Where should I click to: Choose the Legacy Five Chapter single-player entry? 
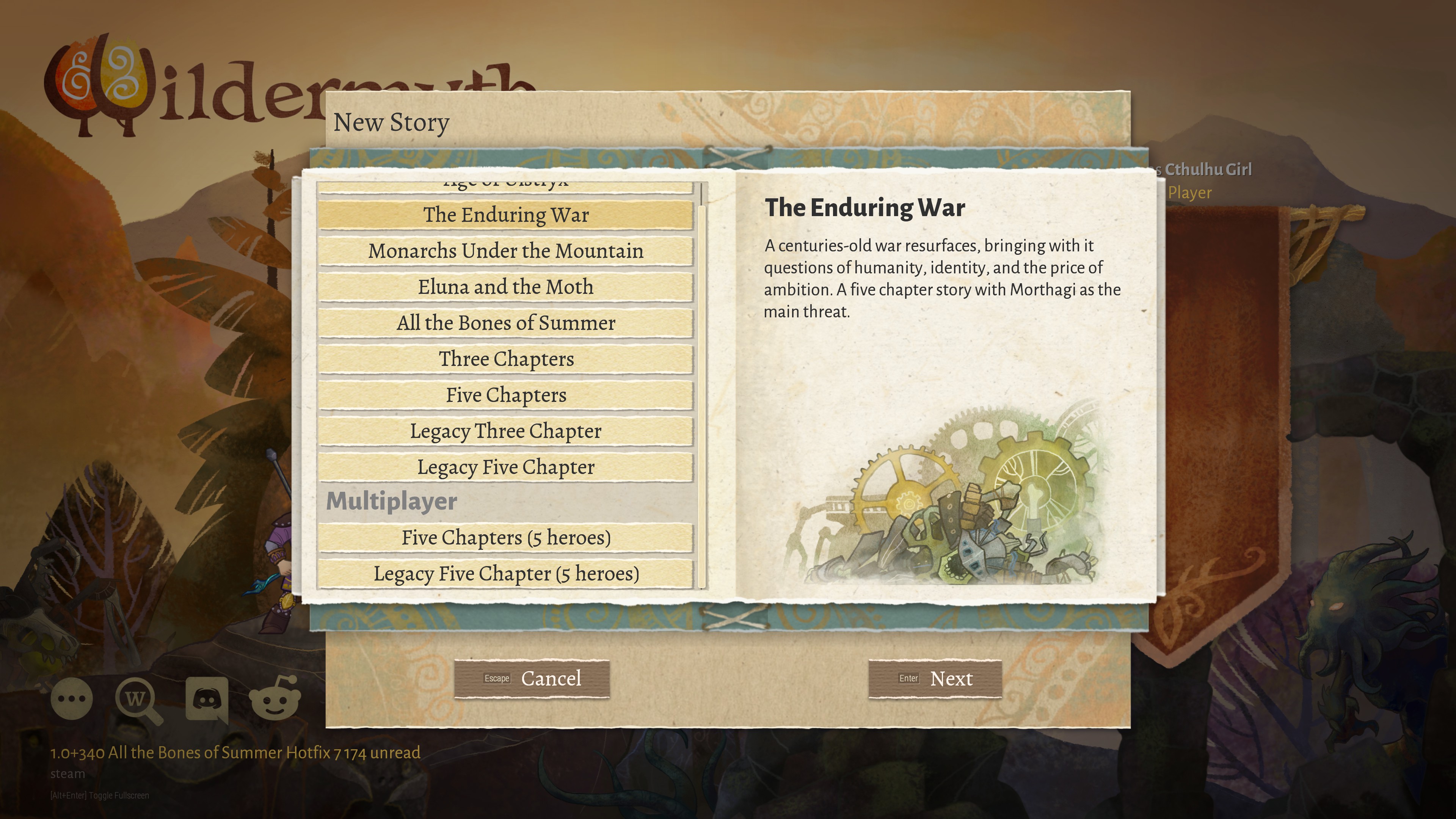coord(505,468)
